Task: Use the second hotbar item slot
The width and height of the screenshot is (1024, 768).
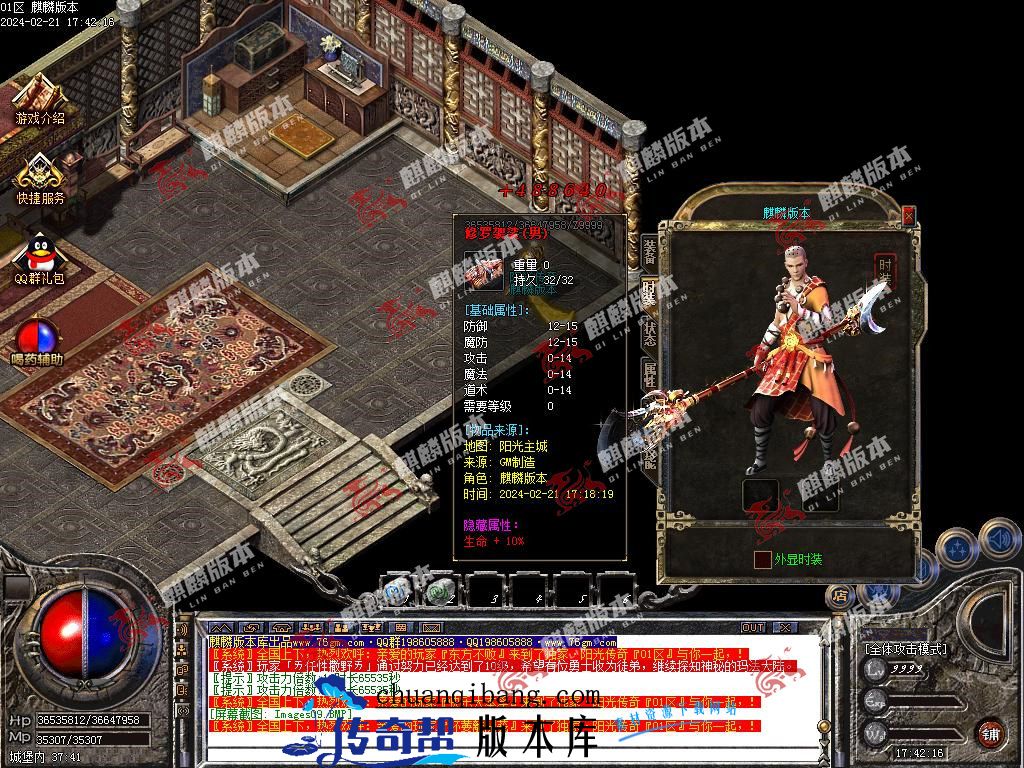Action: 441,591
